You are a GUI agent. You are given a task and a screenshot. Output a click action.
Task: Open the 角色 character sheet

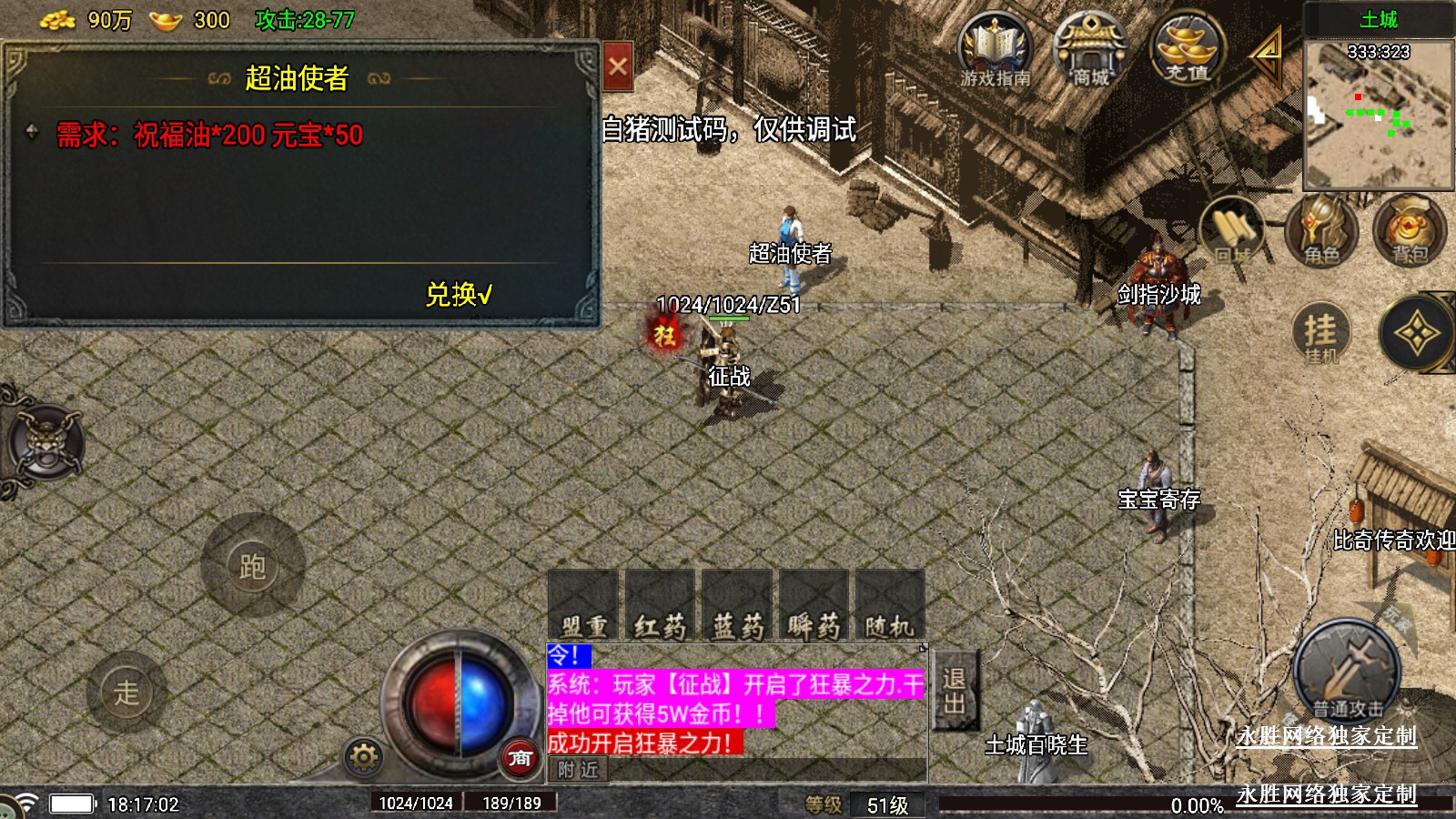(1321, 233)
